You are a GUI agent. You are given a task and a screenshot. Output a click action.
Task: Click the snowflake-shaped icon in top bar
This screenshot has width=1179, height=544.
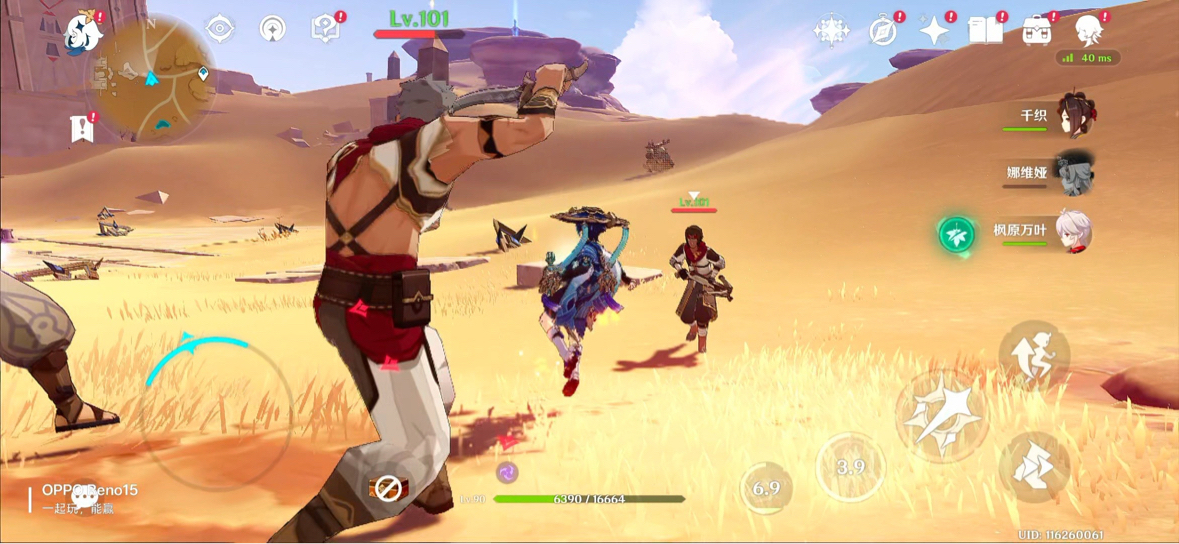click(831, 31)
